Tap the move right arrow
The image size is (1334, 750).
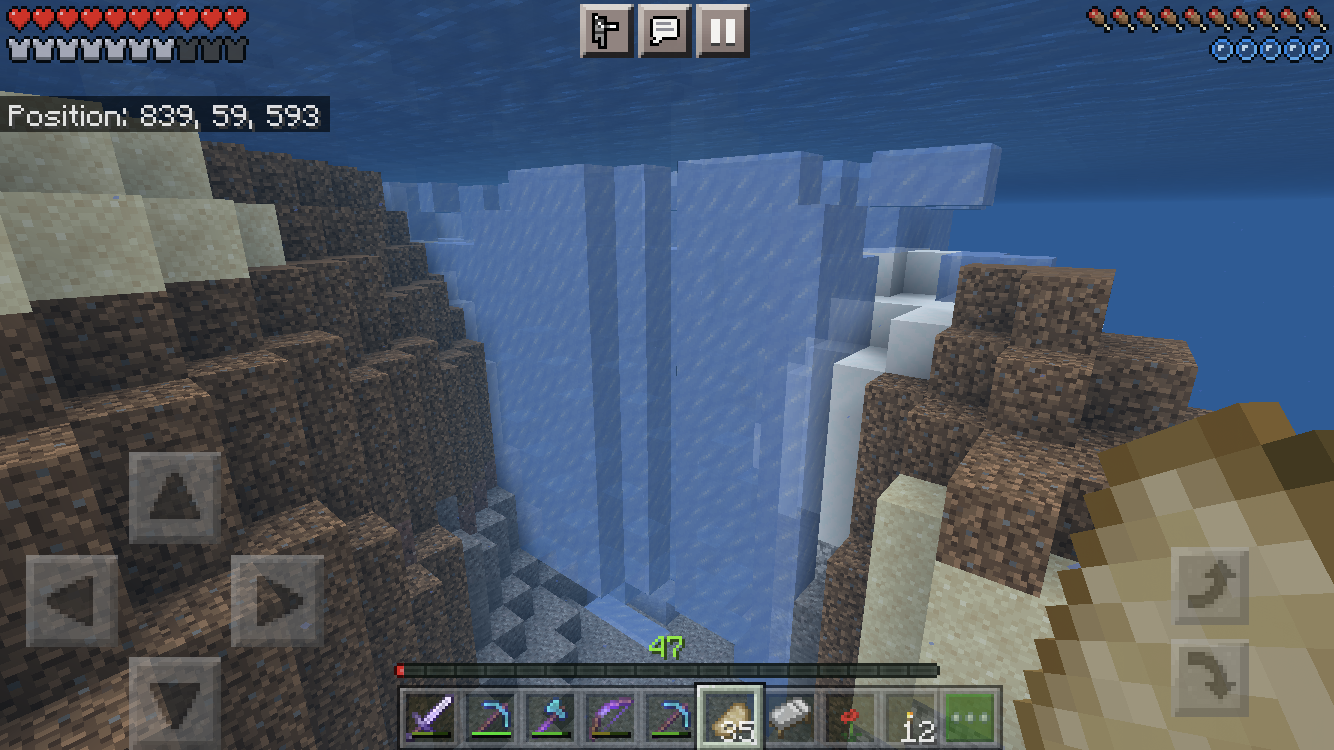click(277, 601)
